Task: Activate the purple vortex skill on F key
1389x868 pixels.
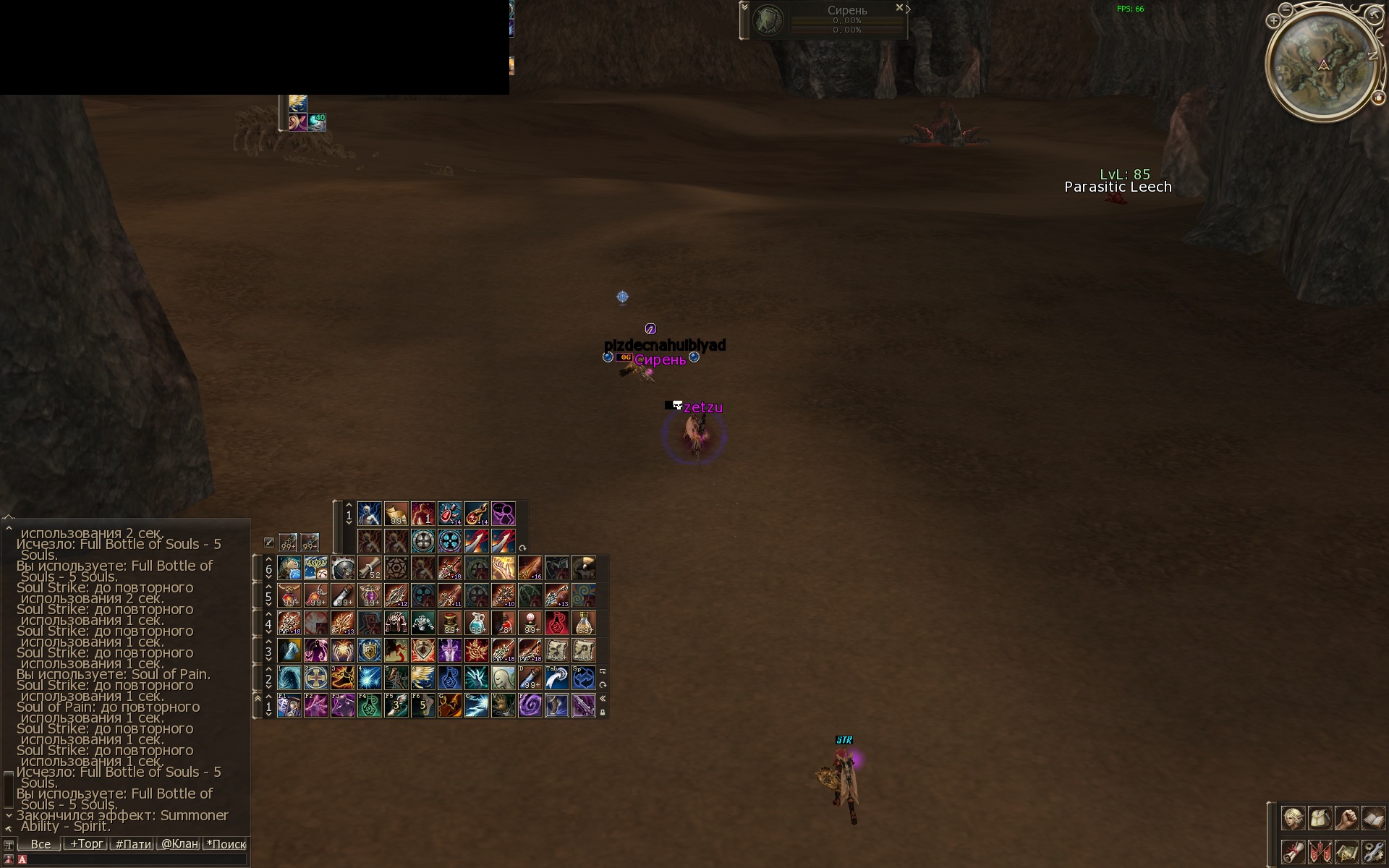Action: [530, 705]
